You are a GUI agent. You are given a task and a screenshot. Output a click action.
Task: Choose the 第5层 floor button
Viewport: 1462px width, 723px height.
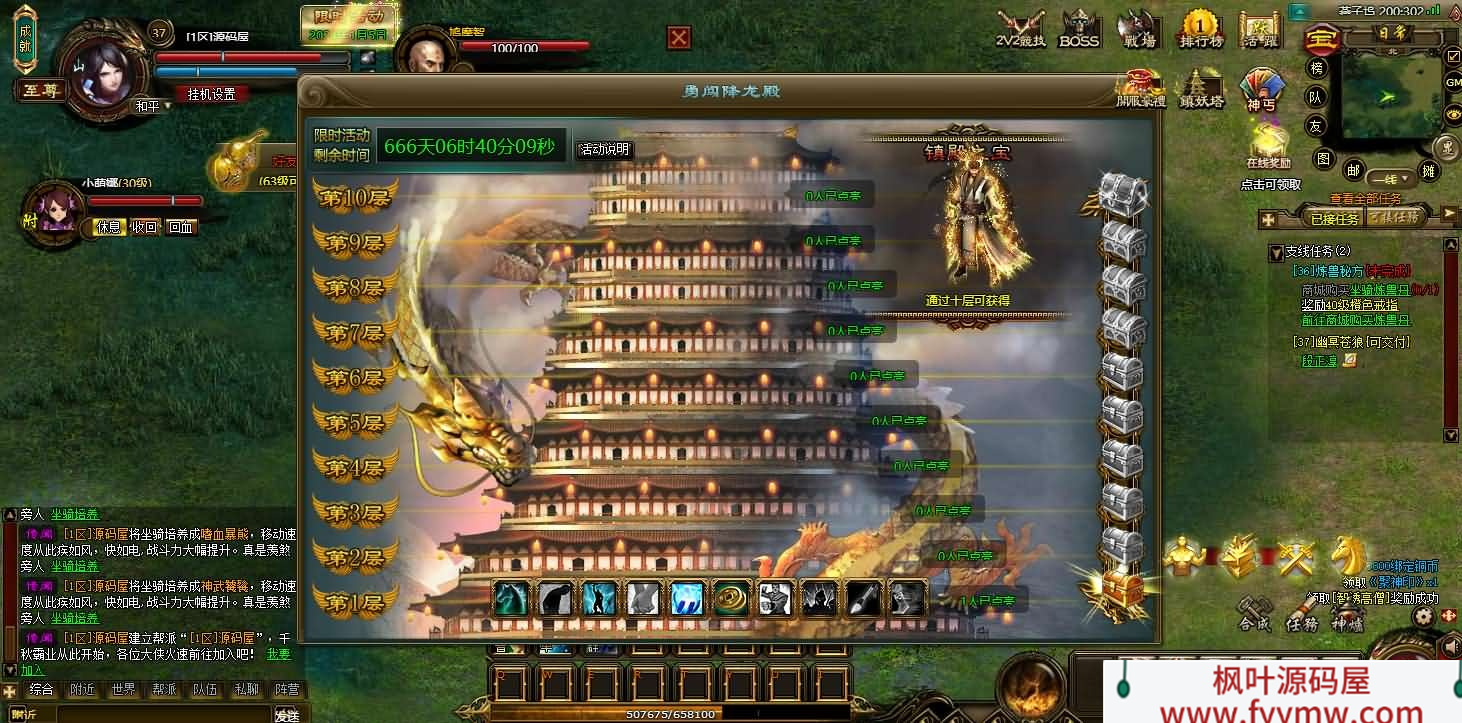coord(355,423)
